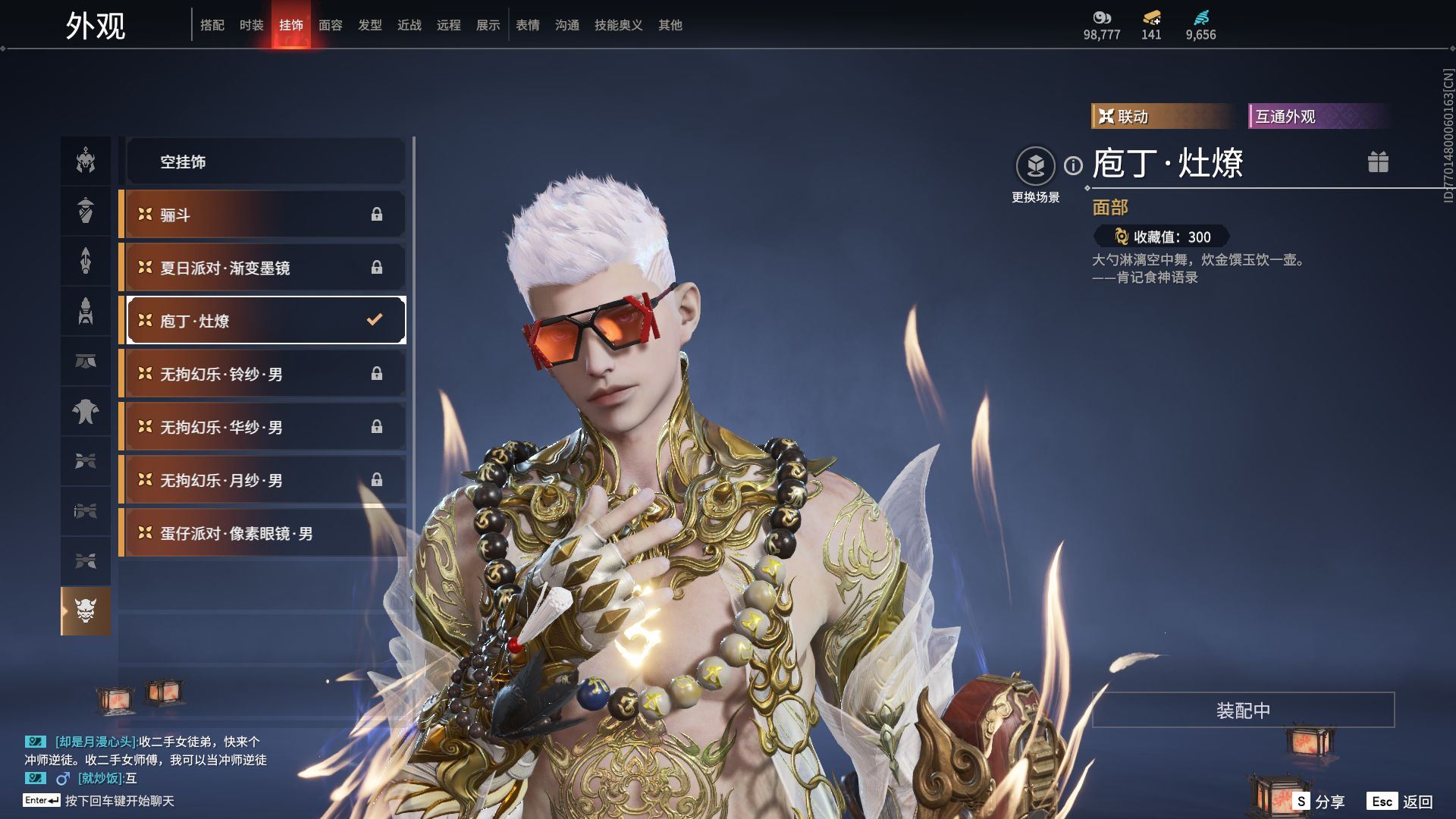The width and height of the screenshot is (1456, 819).
Task: Open the 分享 share option
Action: click(x=1319, y=802)
